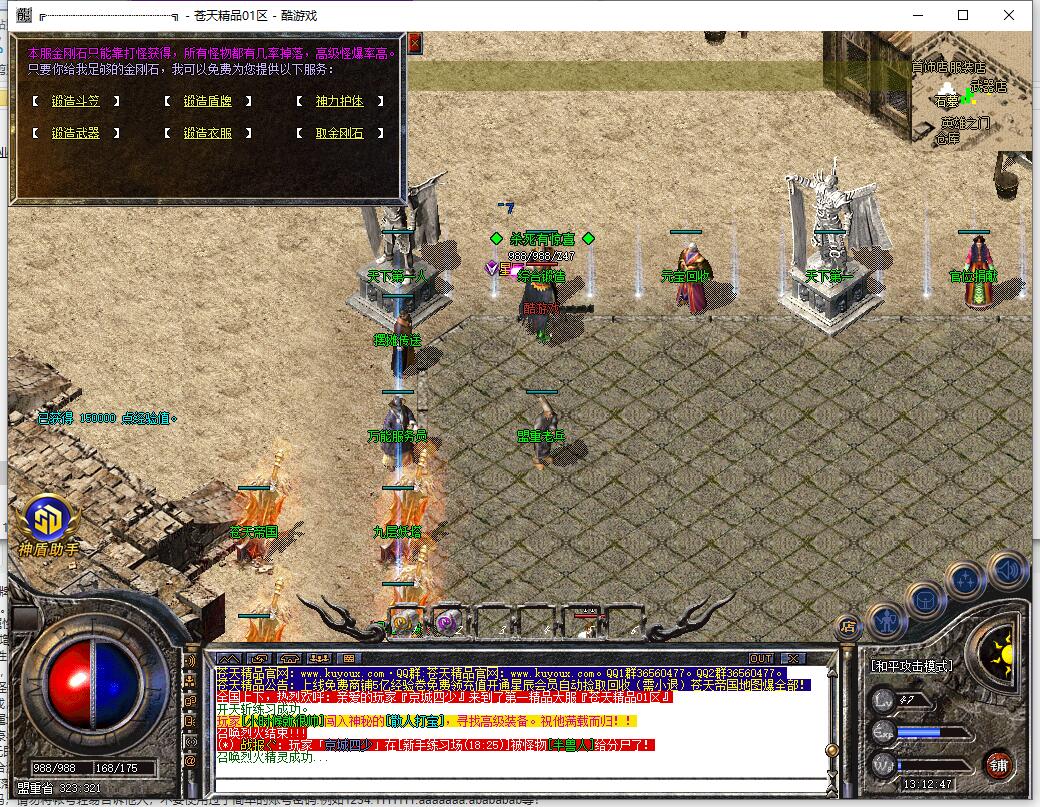Open the minimap in the top-right corner

[x=970, y=100]
